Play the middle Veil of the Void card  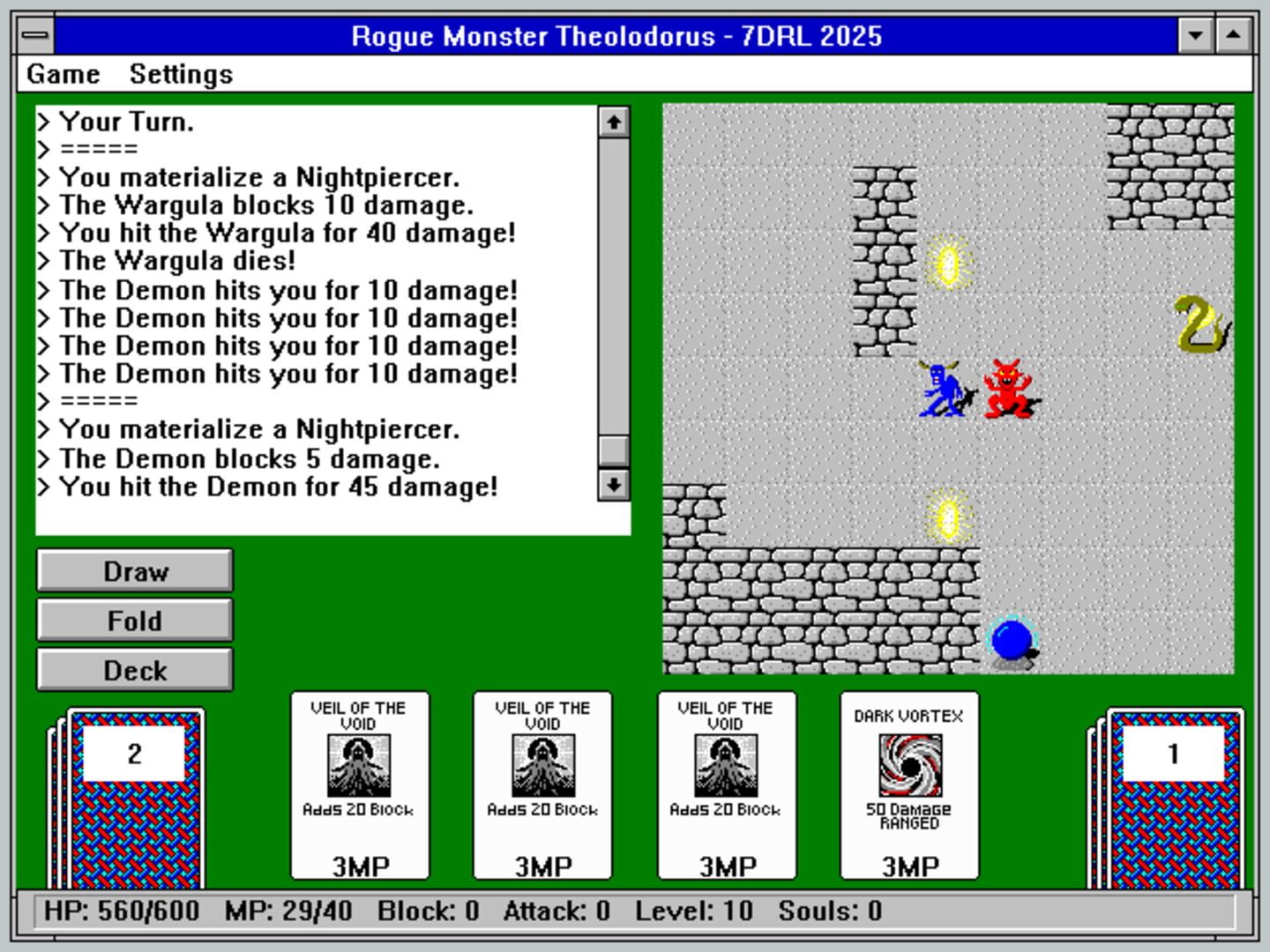click(x=543, y=787)
